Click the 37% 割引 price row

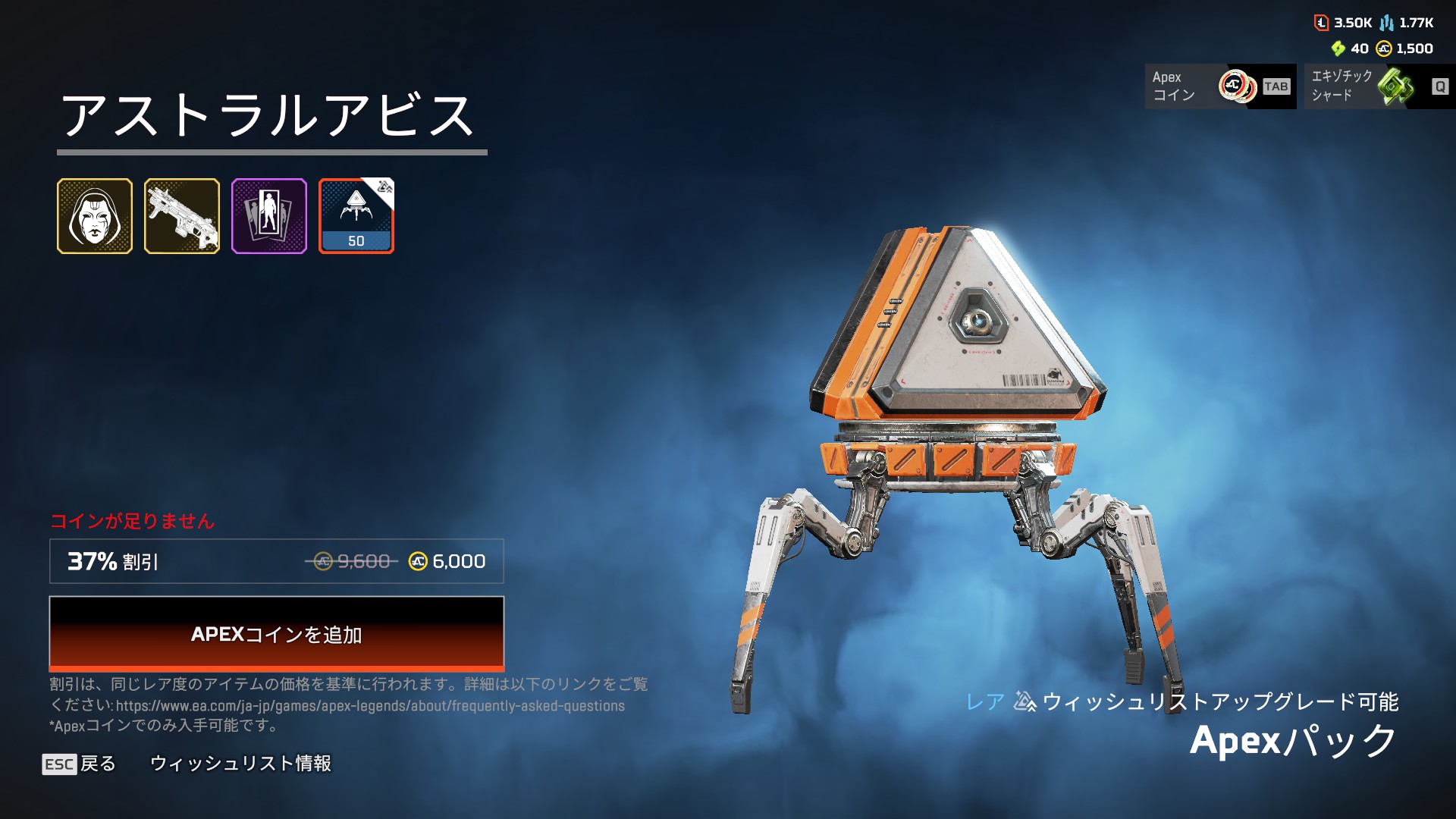[276, 561]
